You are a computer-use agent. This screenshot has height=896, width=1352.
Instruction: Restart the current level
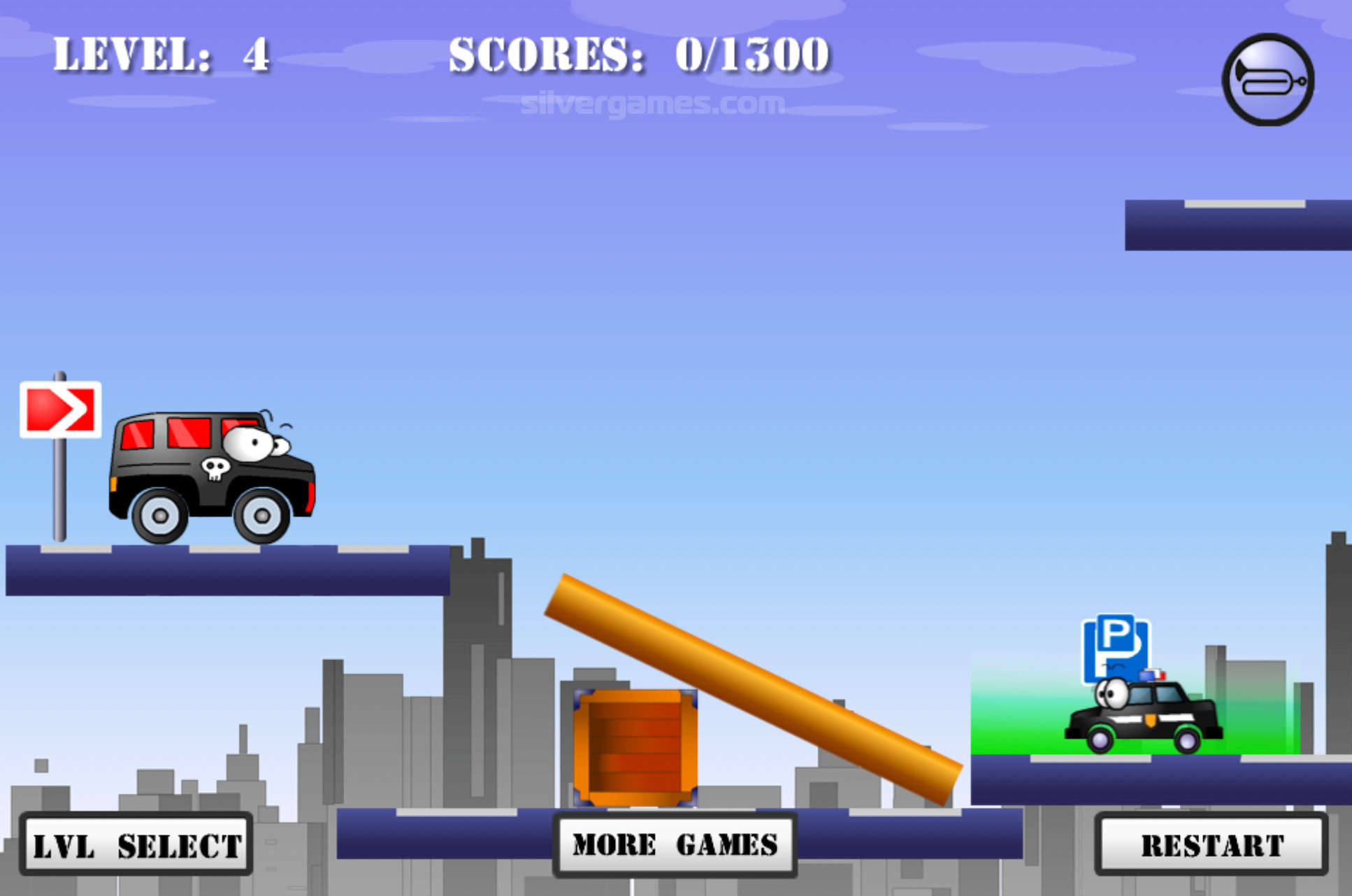tap(1211, 844)
